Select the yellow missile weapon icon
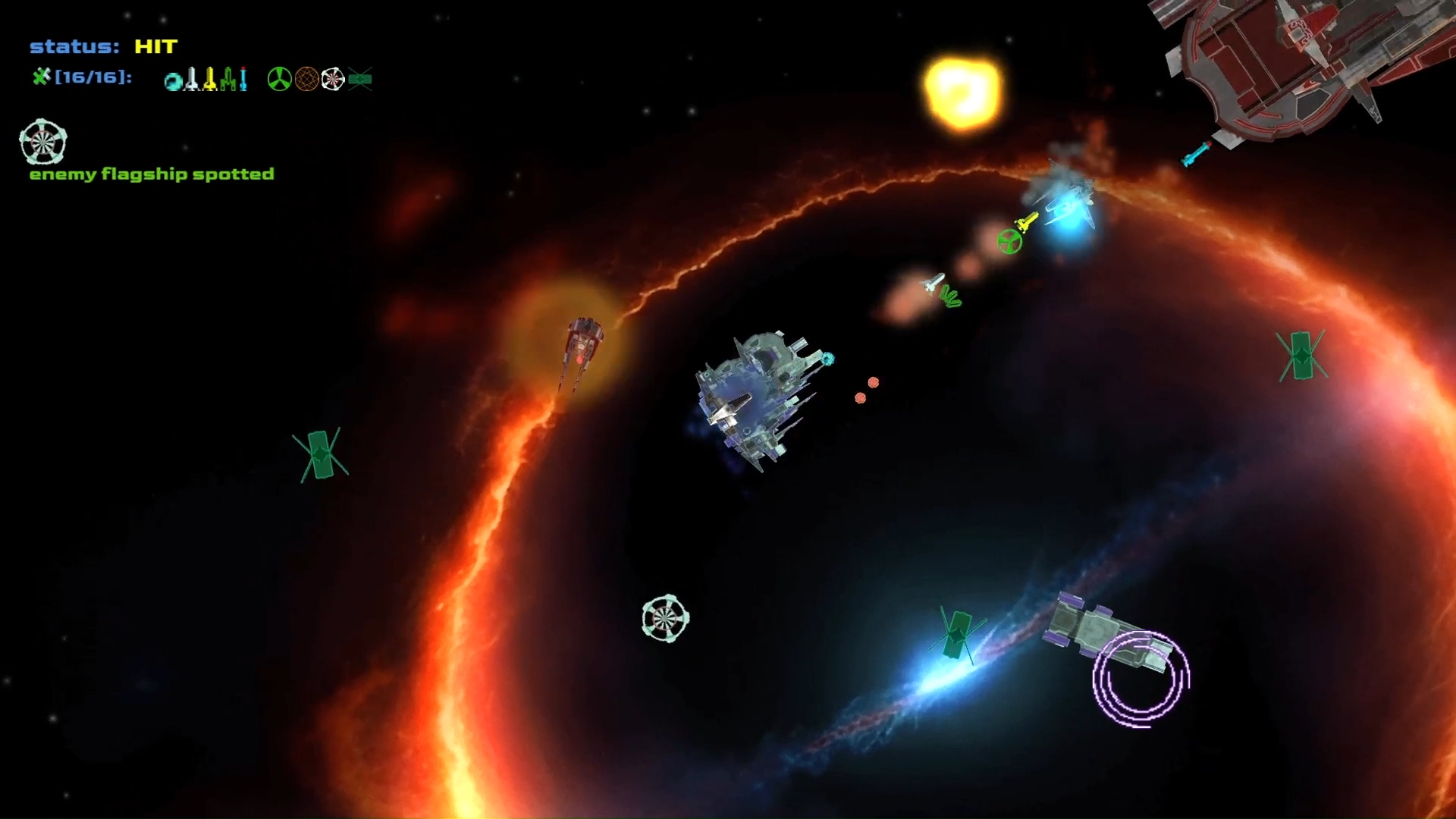The width and height of the screenshot is (1456, 819). [211, 78]
